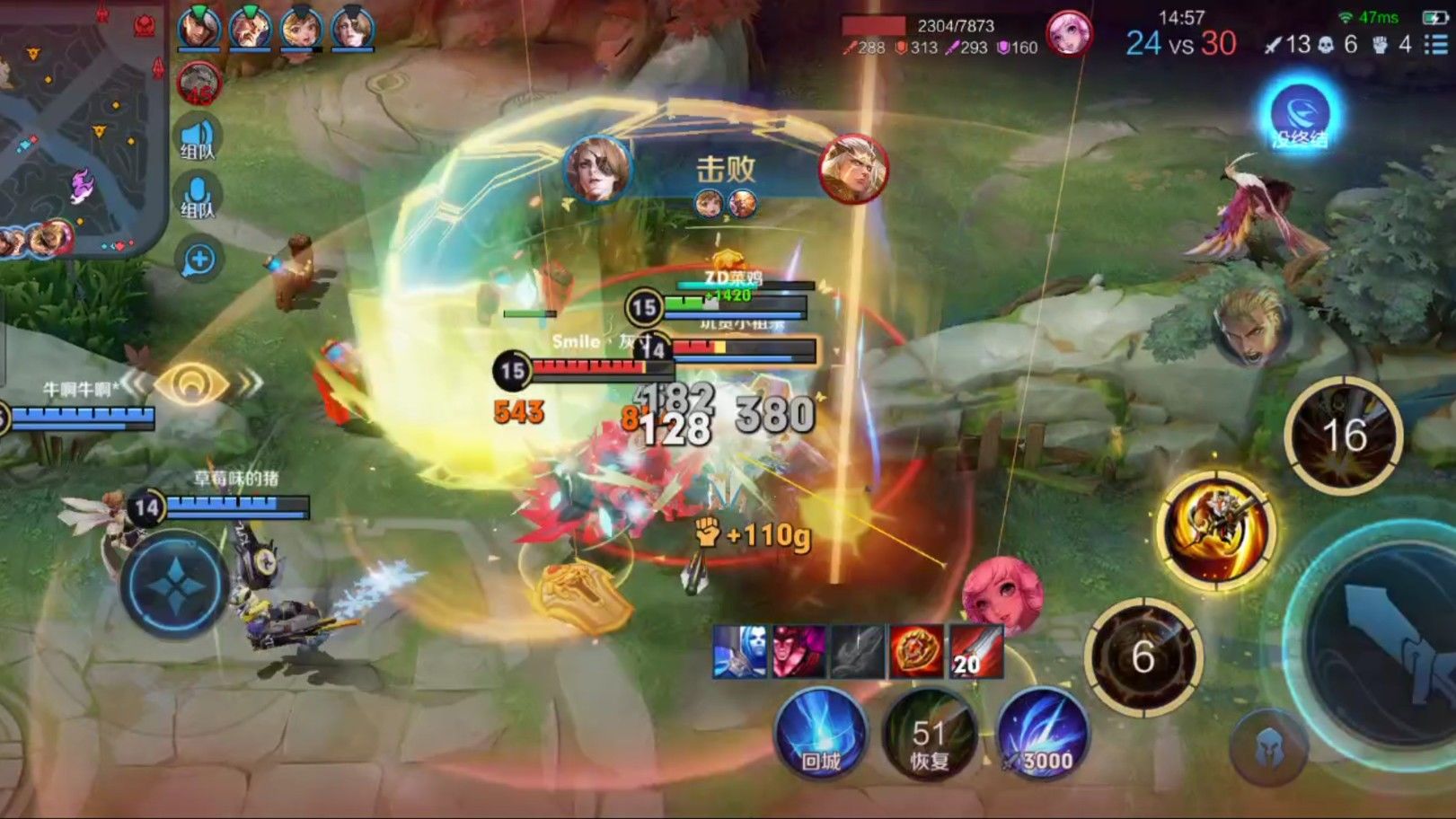Tap the helmet hero-targeting button
Image resolution: width=1456 pixels, height=819 pixels.
click(x=1268, y=748)
